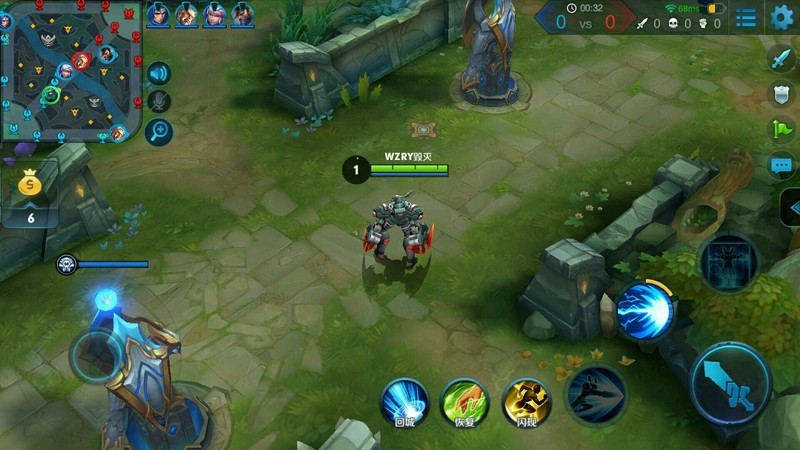Send the sword attack signal
This screenshot has height=450, width=800.
pos(781,58)
